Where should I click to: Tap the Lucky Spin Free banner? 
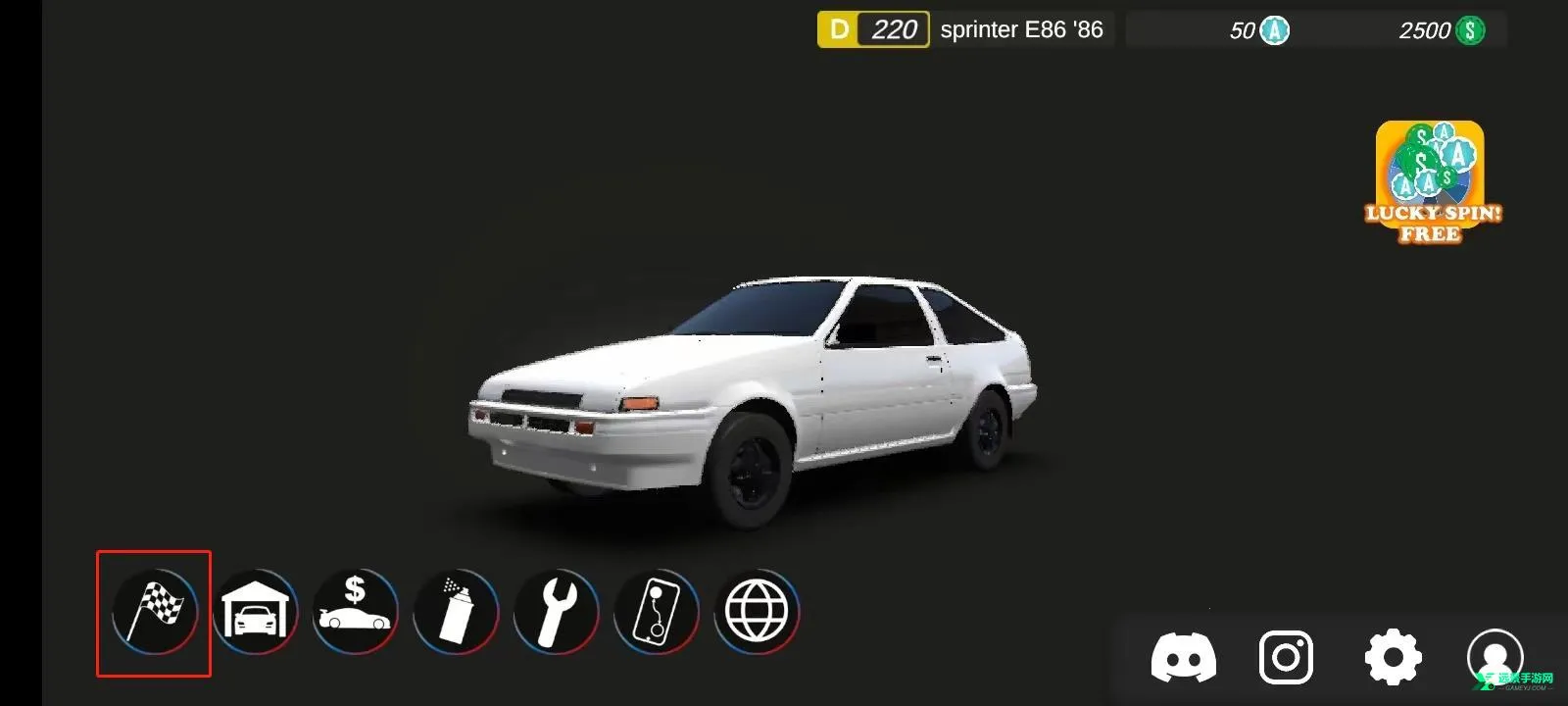click(1433, 181)
